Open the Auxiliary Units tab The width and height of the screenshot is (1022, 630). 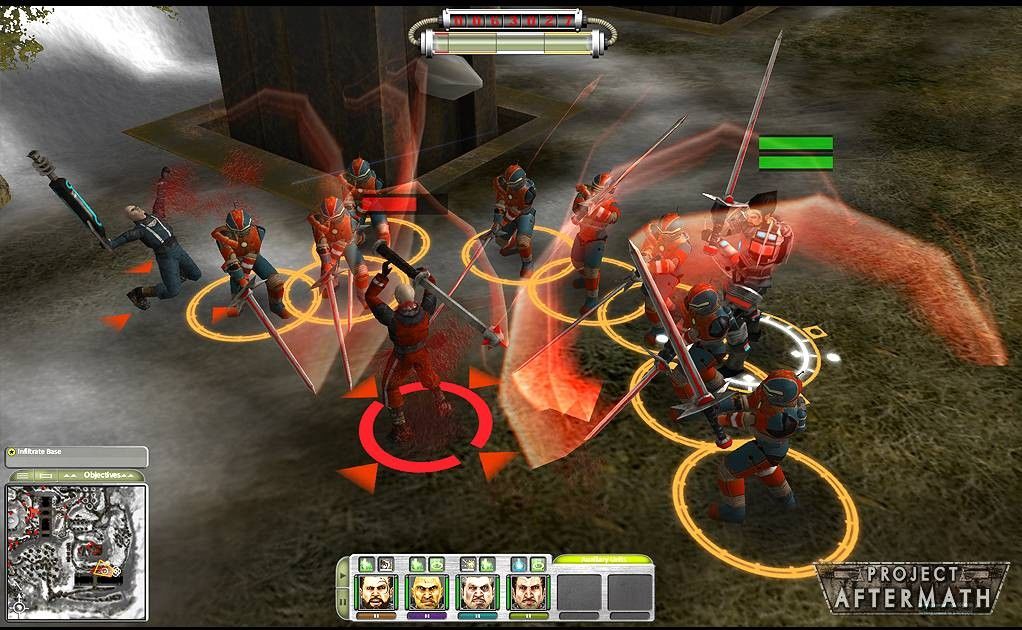click(603, 563)
